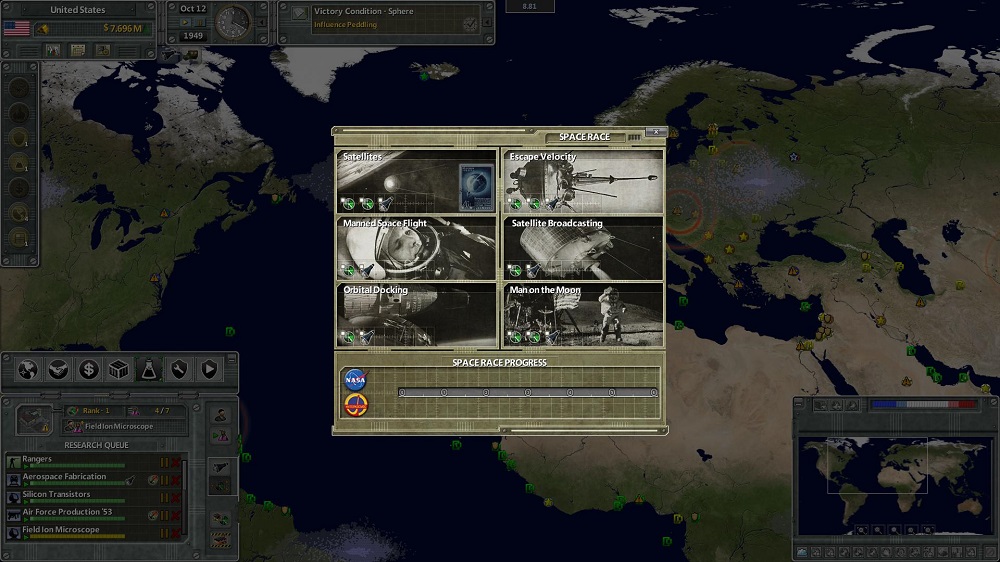
Task: Select the flask research tab
Action: click(148, 370)
